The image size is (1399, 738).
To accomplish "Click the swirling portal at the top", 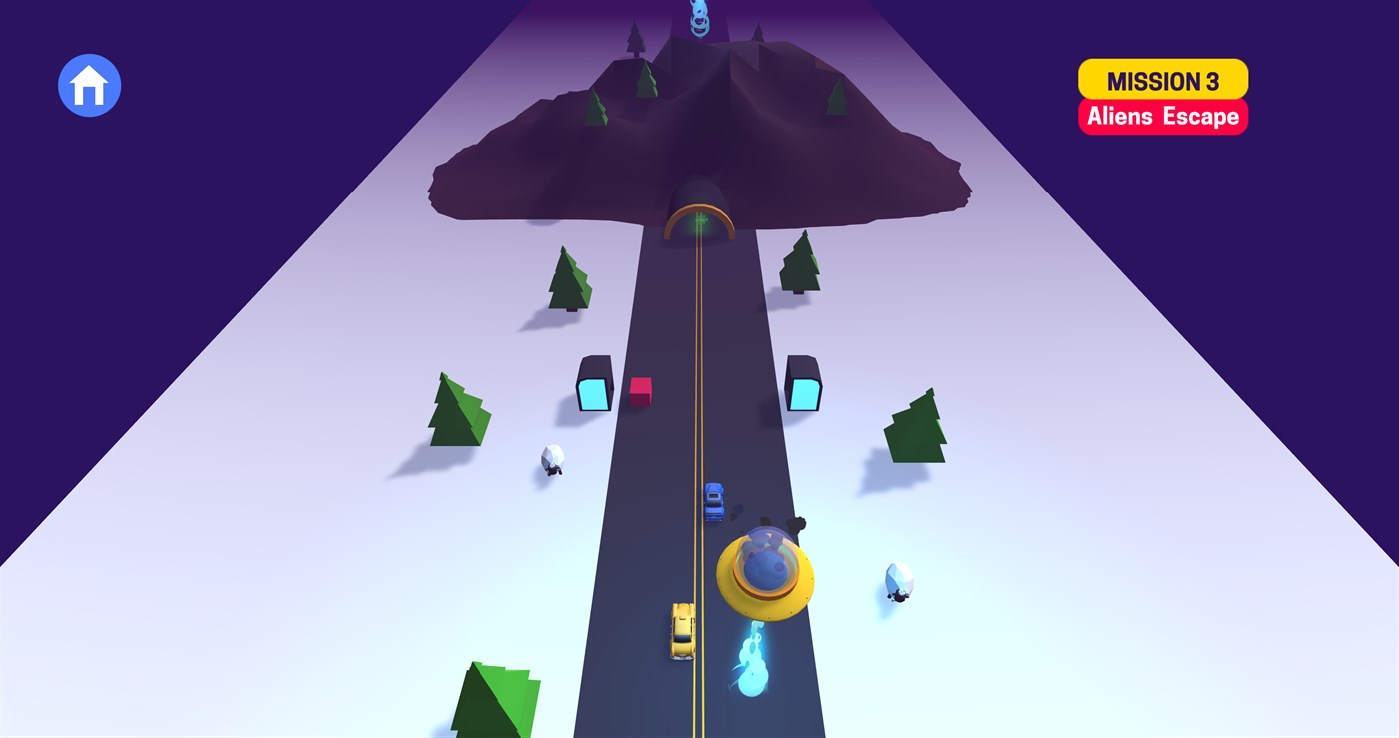I will 700,18.
